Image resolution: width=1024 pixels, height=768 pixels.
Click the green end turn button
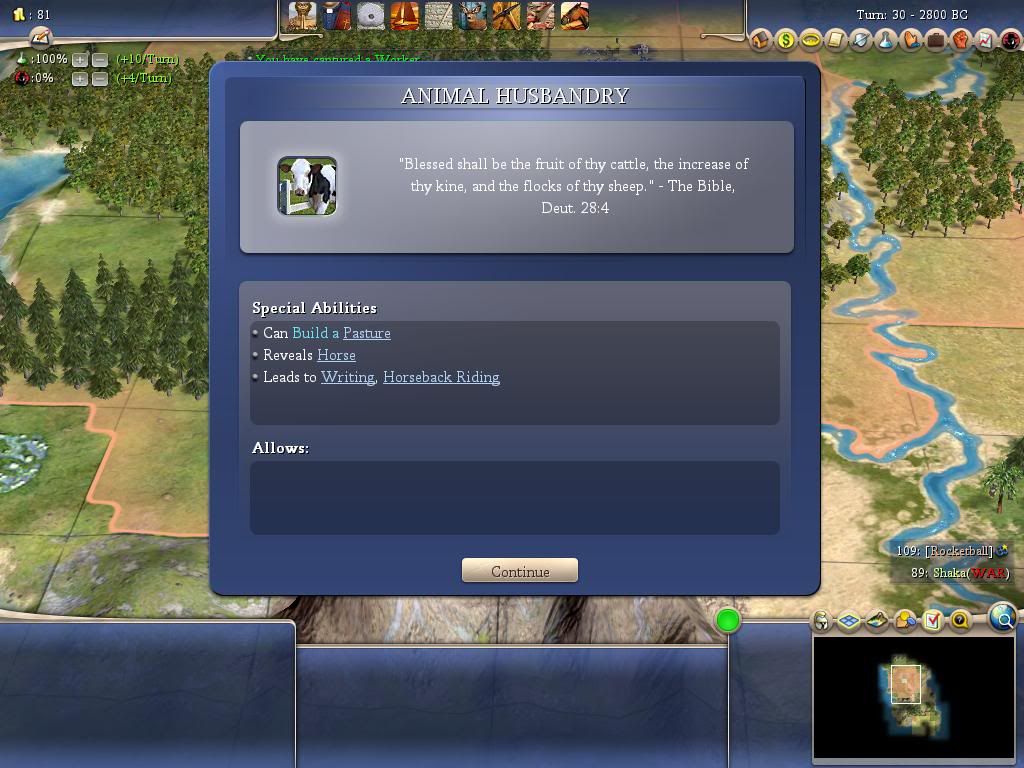click(728, 621)
